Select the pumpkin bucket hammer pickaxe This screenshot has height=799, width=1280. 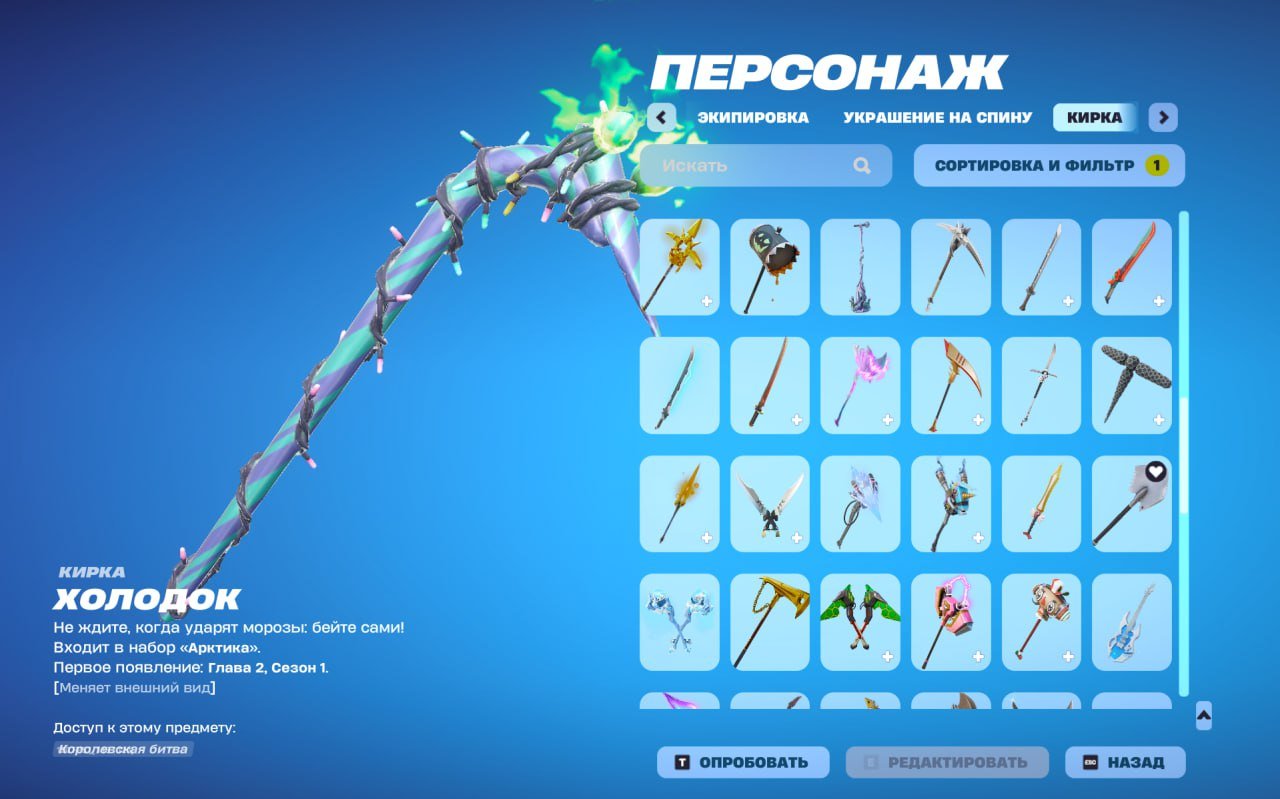(x=770, y=265)
